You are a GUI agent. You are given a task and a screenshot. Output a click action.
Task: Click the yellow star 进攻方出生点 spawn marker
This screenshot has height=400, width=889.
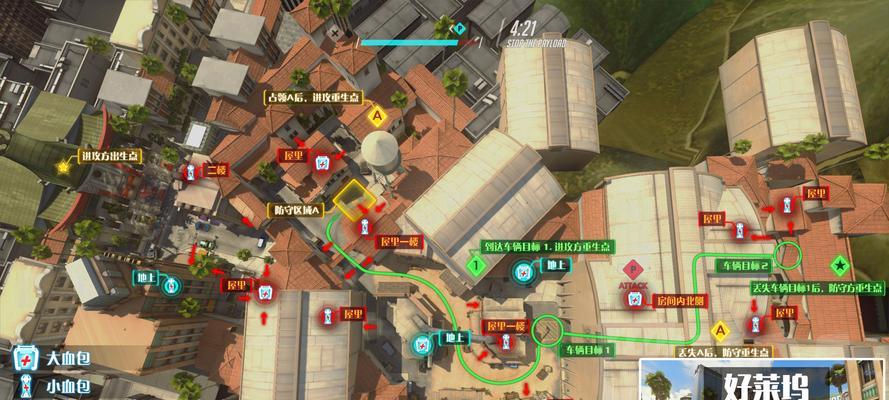click(65, 167)
